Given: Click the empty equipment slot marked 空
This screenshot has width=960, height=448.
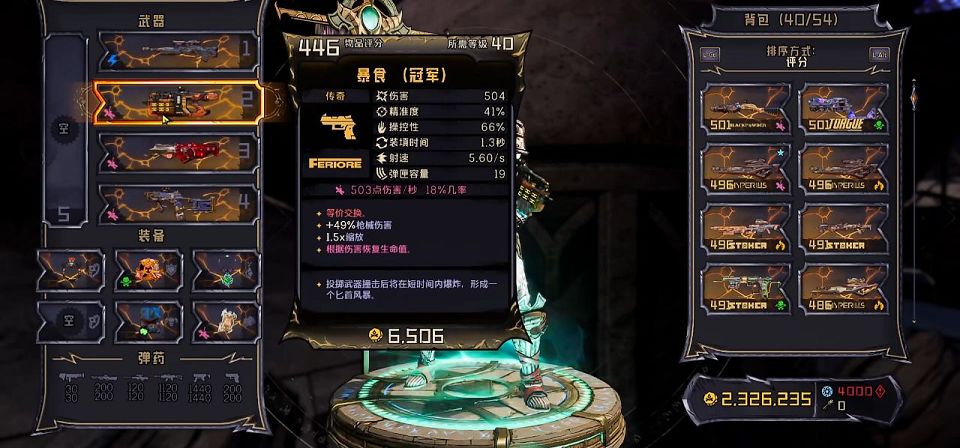Looking at the screenshot, I should pos(61,321).
